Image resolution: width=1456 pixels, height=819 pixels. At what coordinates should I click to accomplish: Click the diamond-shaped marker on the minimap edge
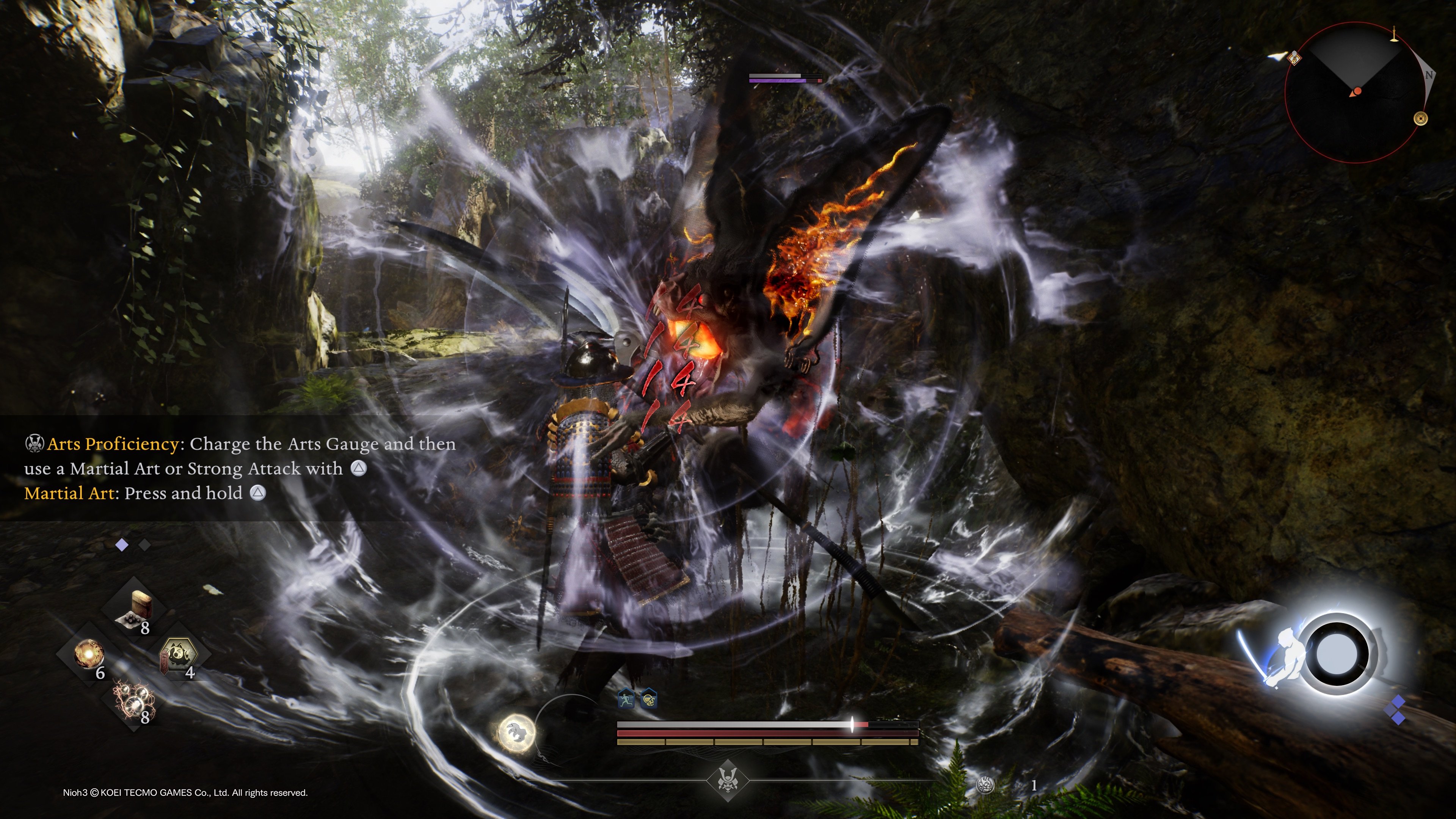[x=1294, y=58]
